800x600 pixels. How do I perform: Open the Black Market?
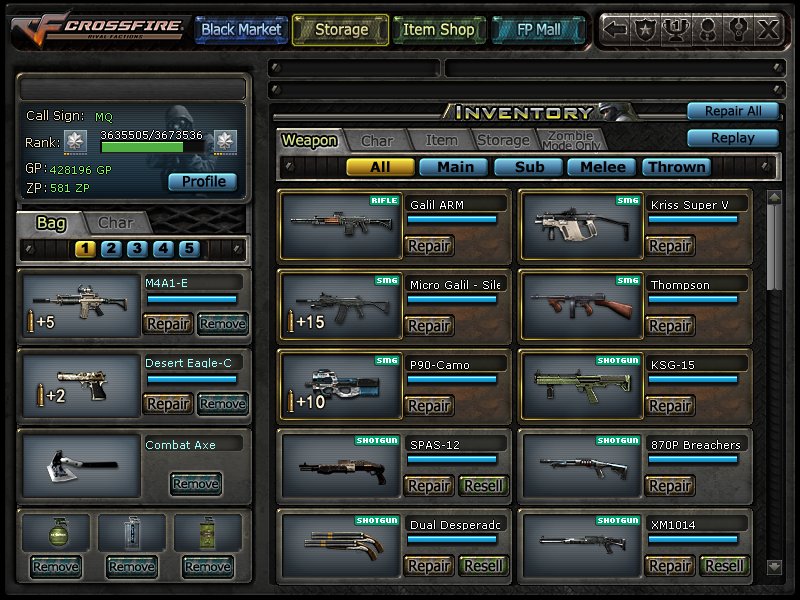[240, 30]
